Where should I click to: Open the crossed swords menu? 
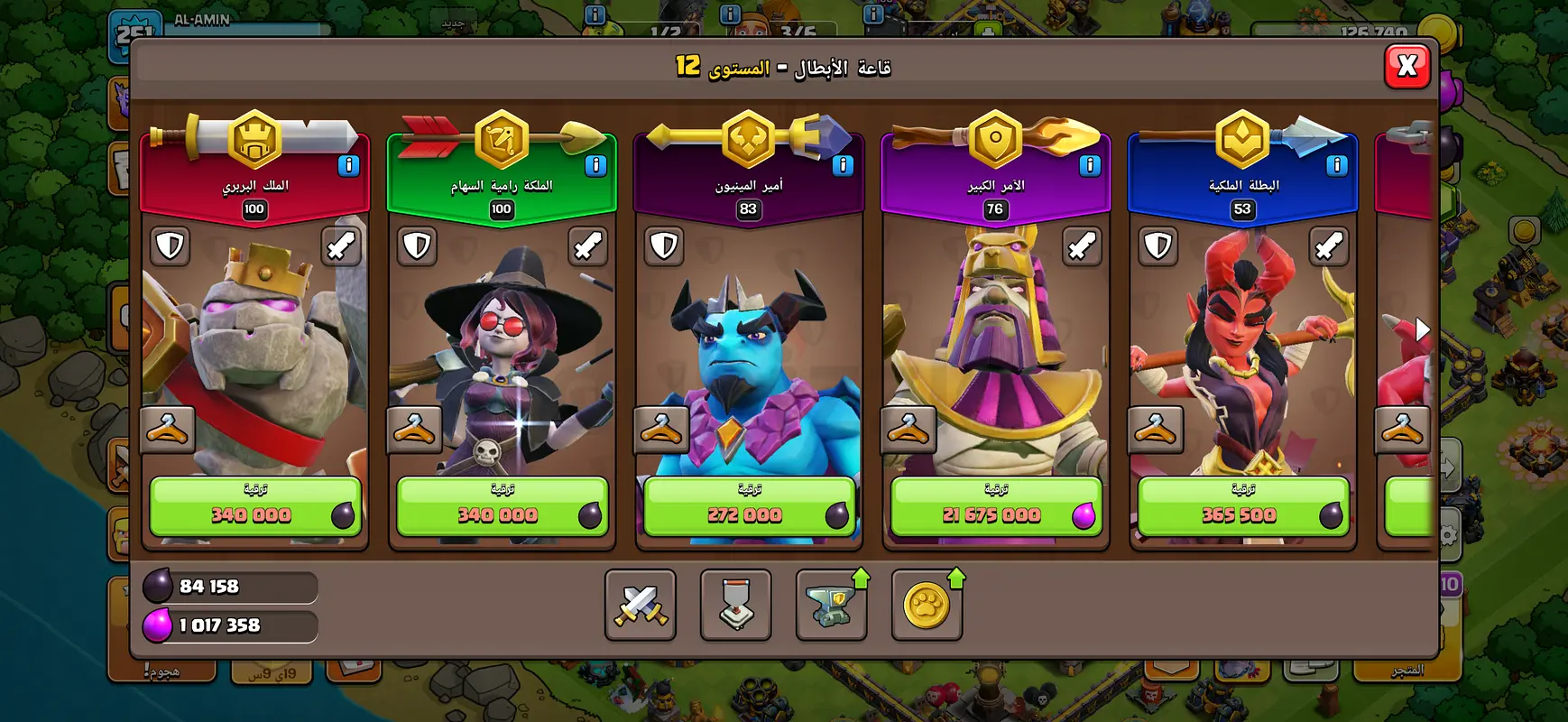tap(641, 605)
